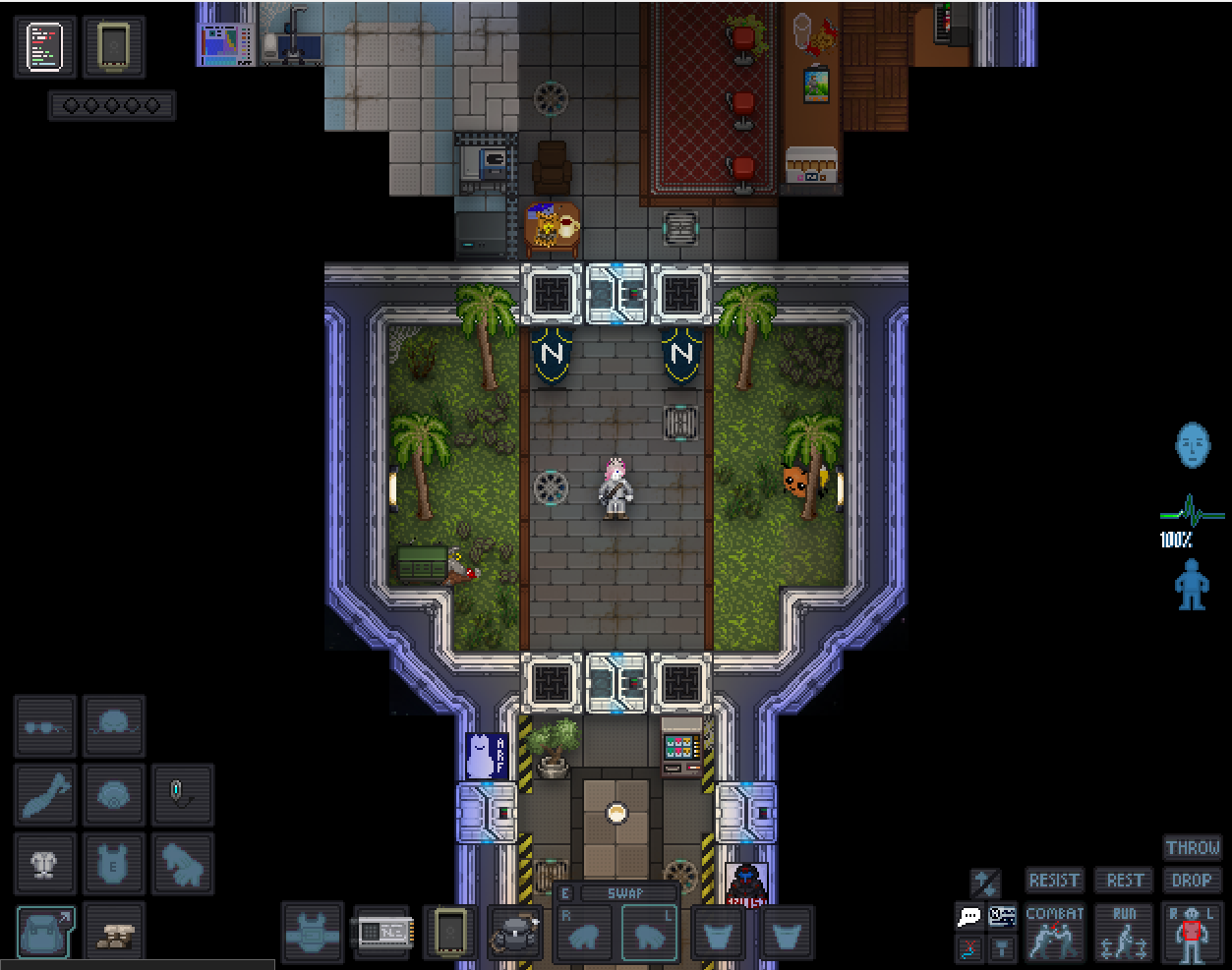Switch the RUN movement toggle
This screenshot has height=970, width=1232.
coord(1124,932)
